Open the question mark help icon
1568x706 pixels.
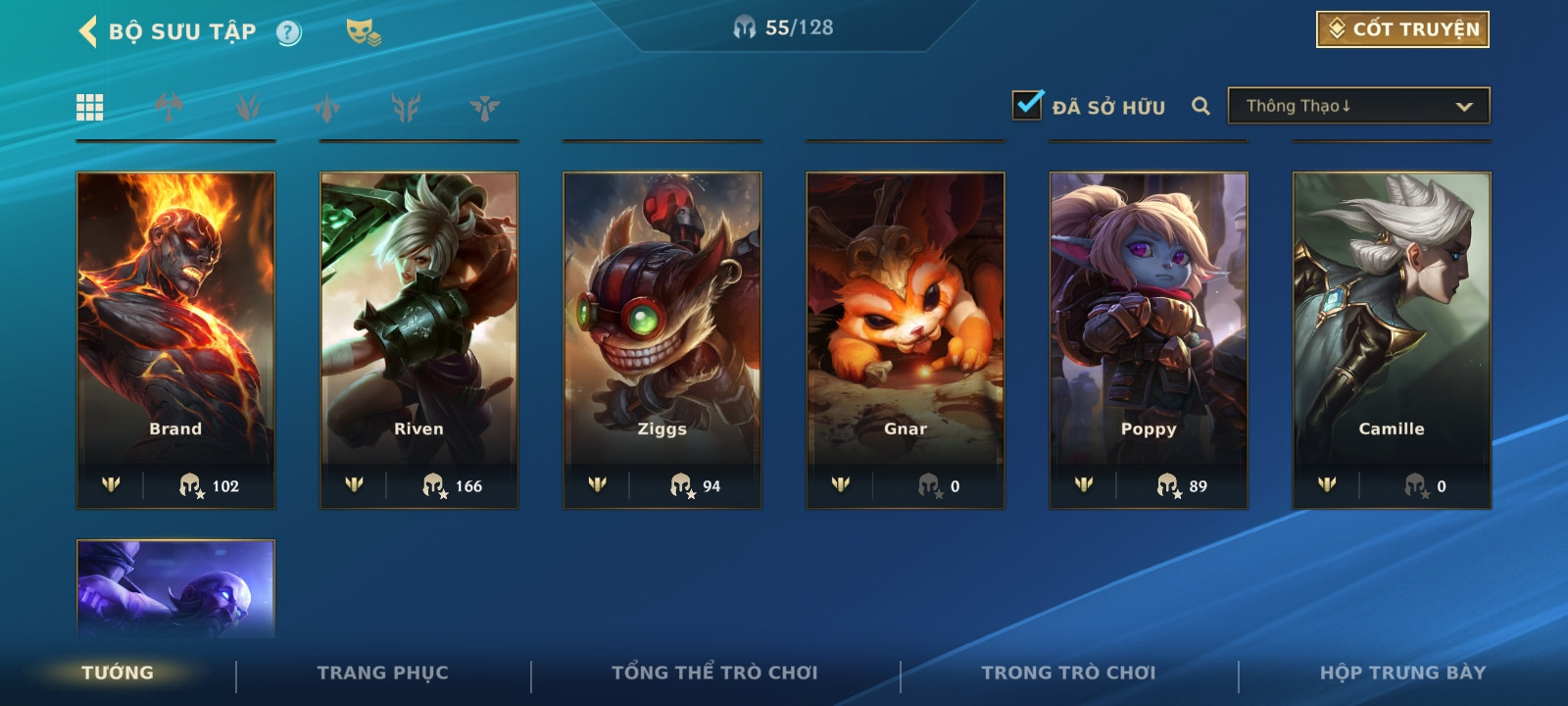pos(288,33)
